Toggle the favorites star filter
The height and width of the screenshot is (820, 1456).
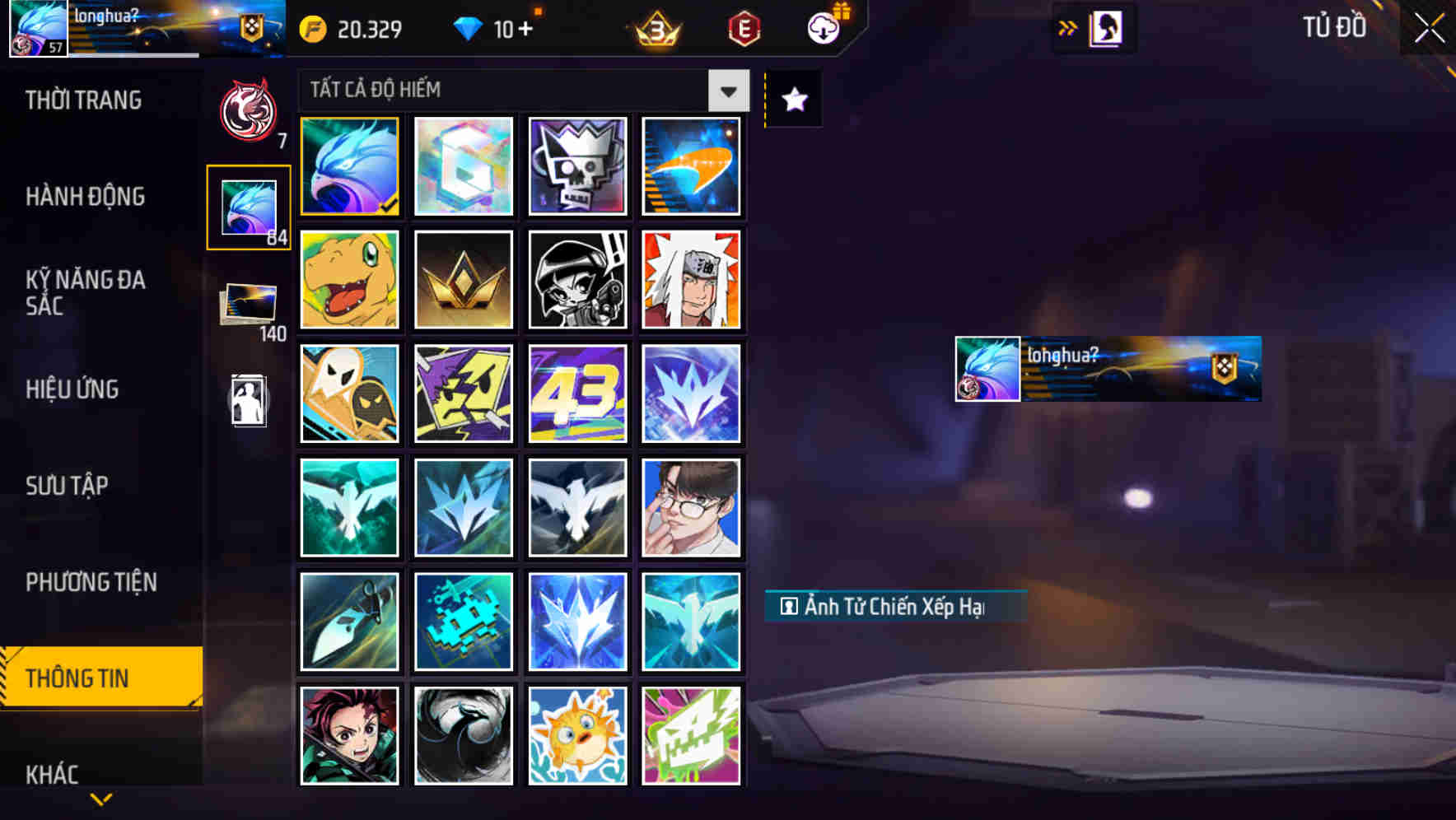(x=793, y=100)
